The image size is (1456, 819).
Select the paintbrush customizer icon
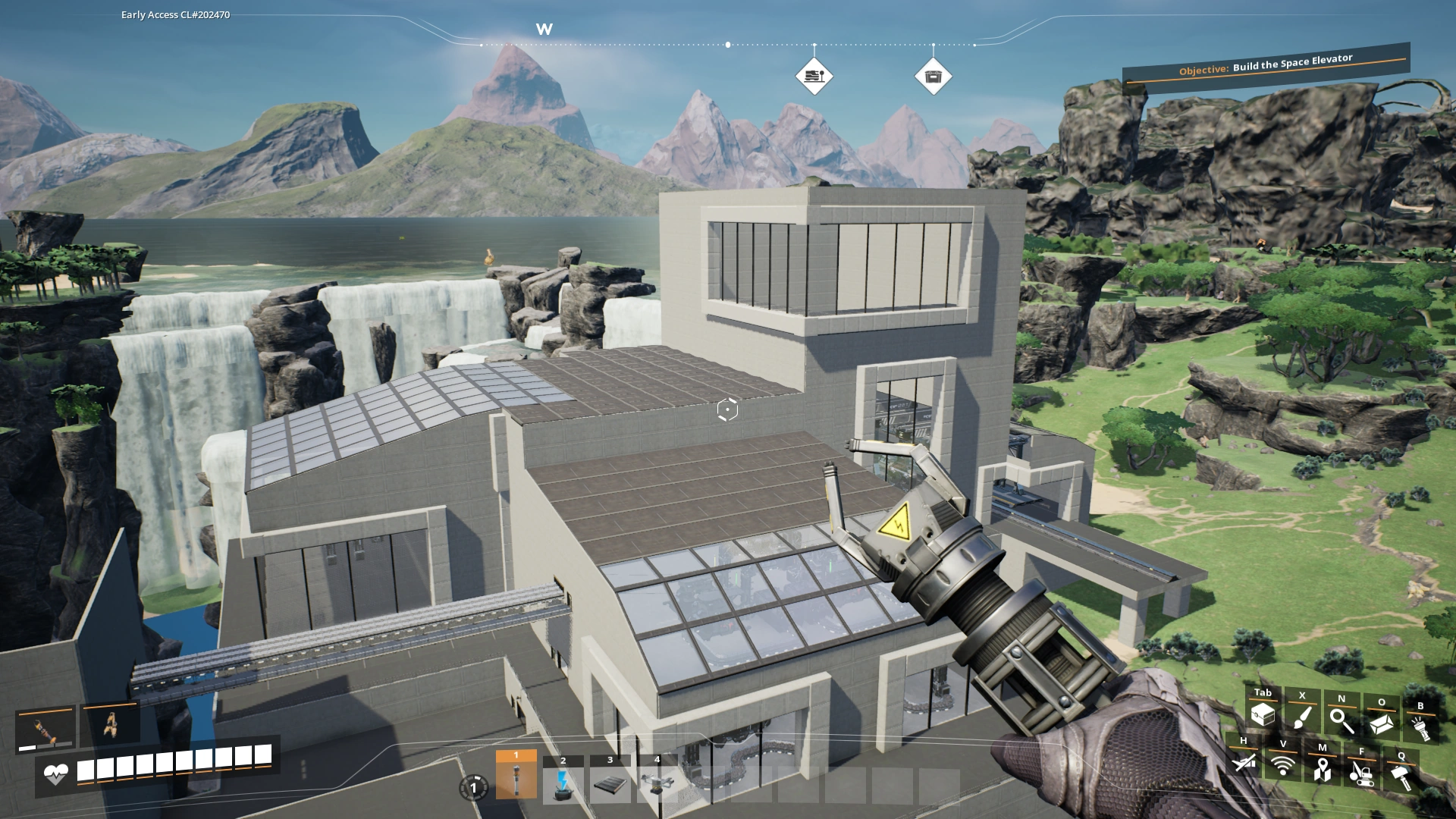click(x=1302, y=717)
